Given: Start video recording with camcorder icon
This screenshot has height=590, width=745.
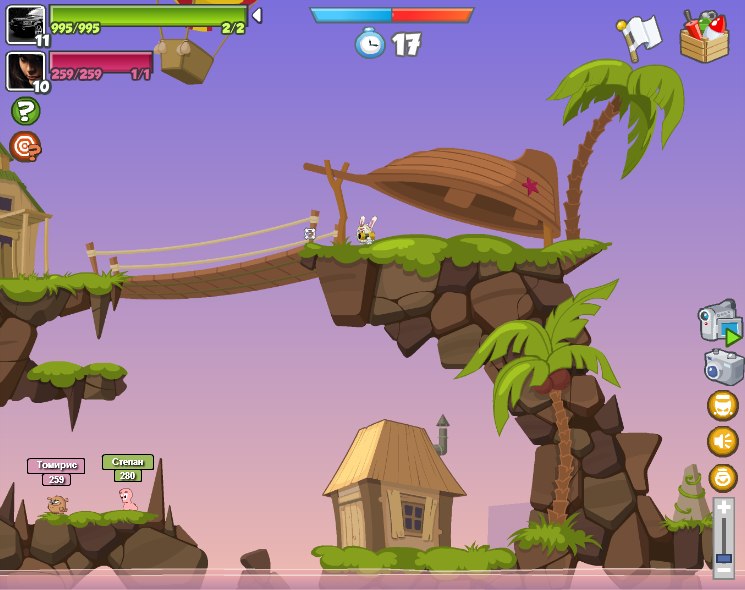Looking at the screenshot, I should click(720, 323).
